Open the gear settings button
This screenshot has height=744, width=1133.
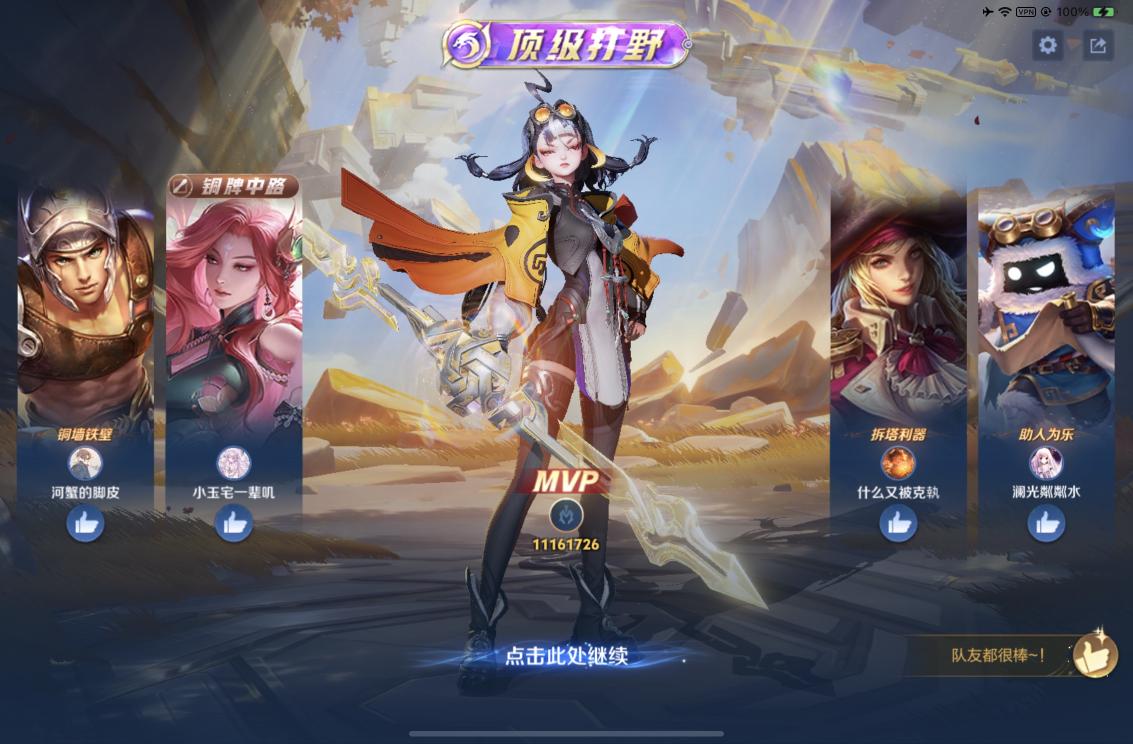tap(1047, 45)
